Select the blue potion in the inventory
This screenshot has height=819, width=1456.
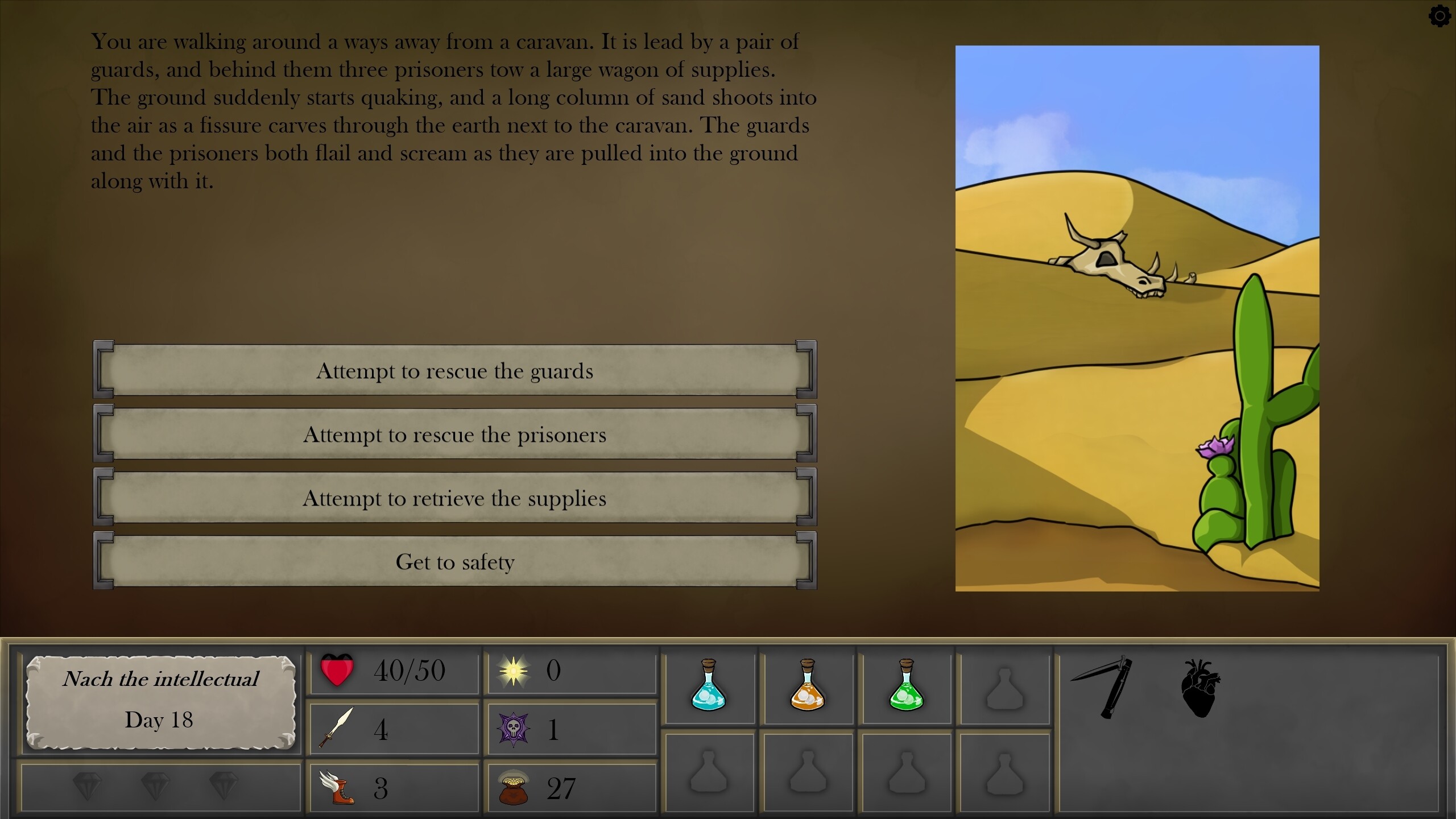click(x=710, y=688)
